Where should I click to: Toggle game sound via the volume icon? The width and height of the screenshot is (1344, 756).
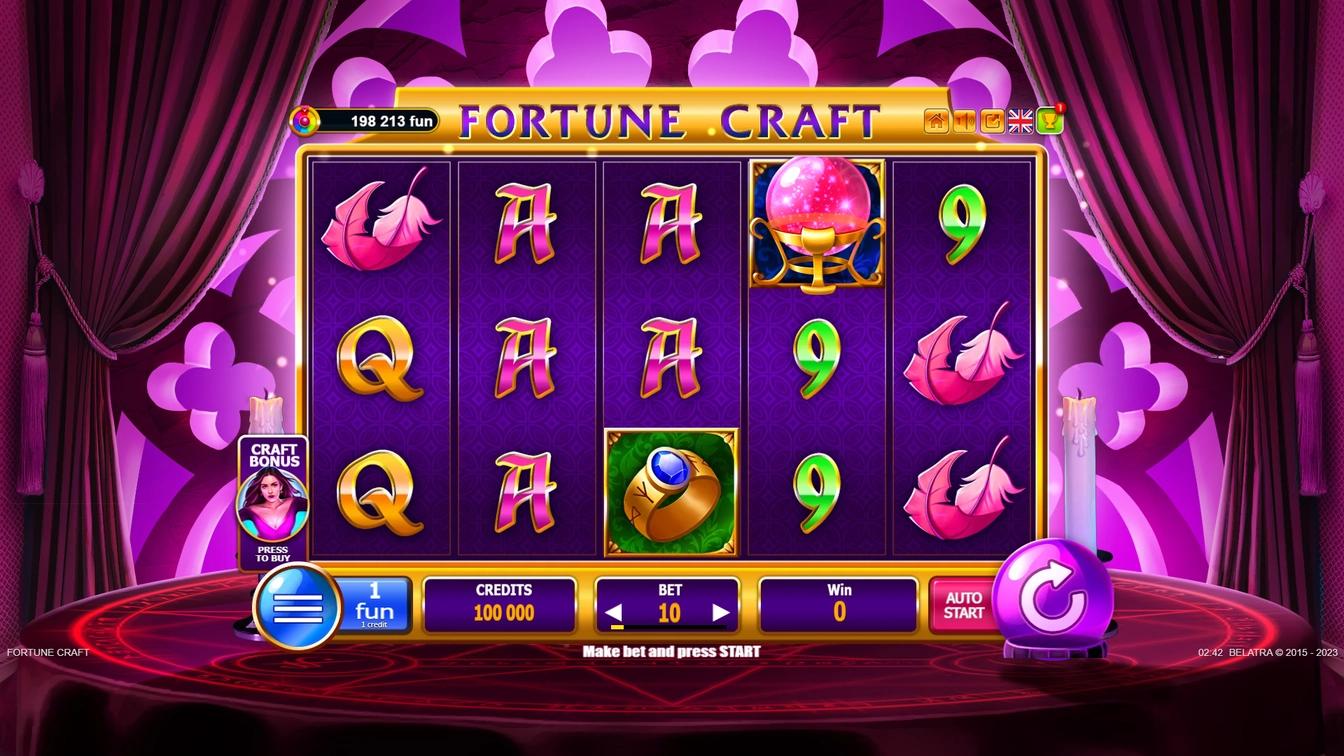(963, 120)
